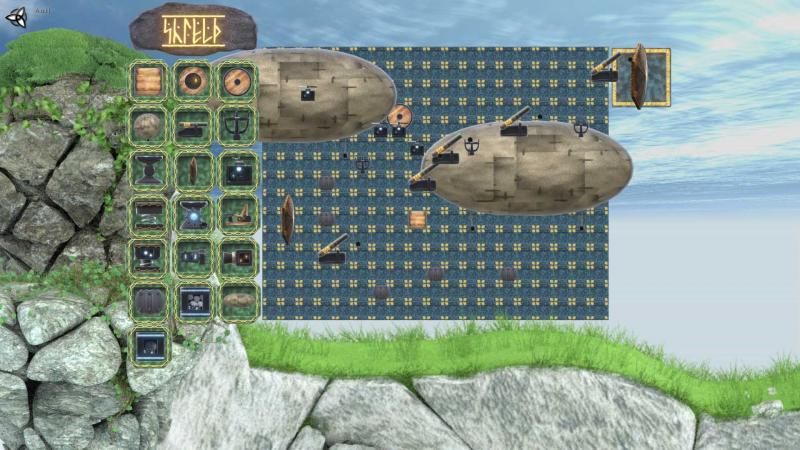Pick the light wooden round shield part
The image size is (800, 450).
pos(238,81)
